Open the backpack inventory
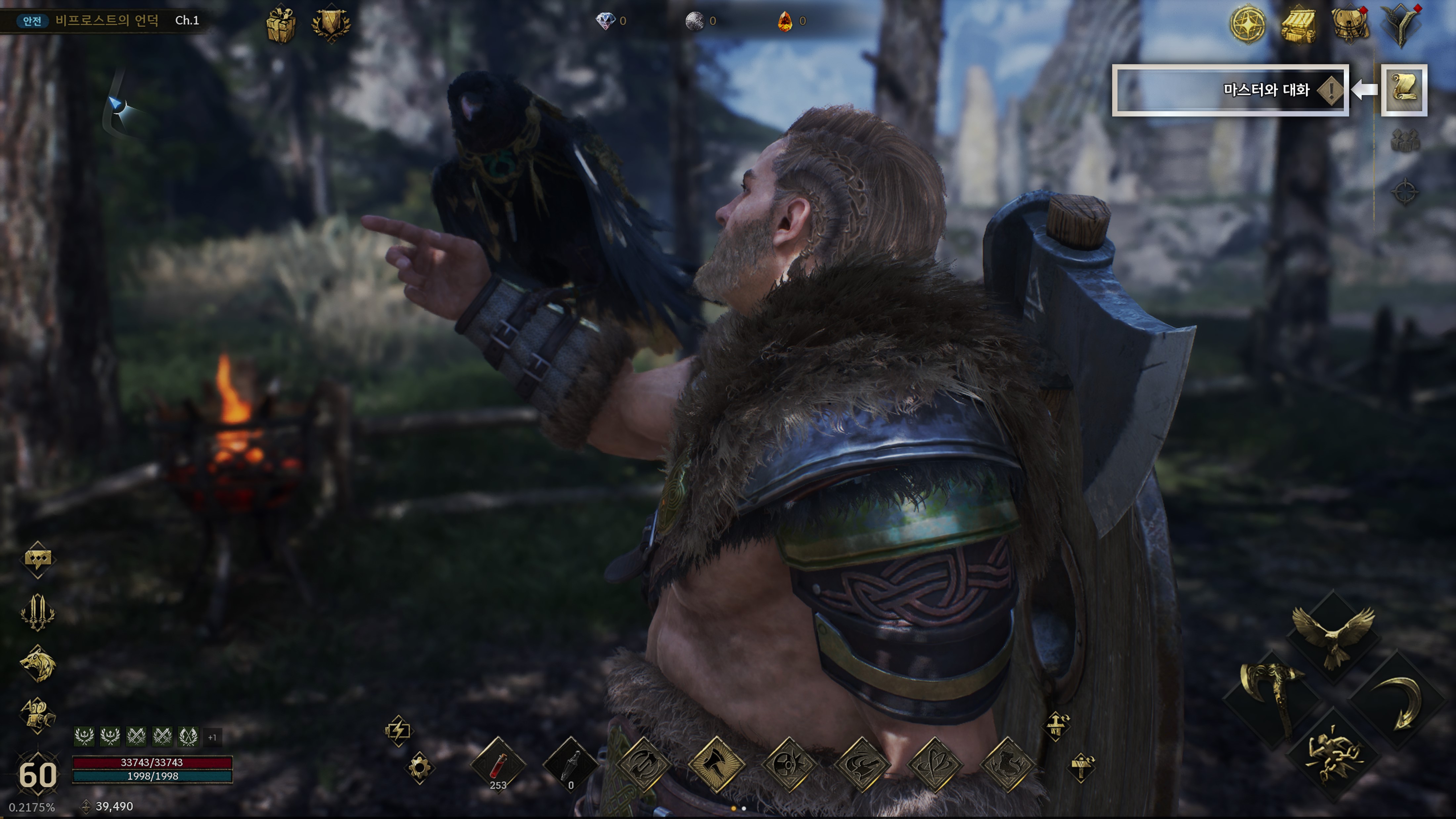The width and height of the screenshot is (1456, 819). 1351,24
